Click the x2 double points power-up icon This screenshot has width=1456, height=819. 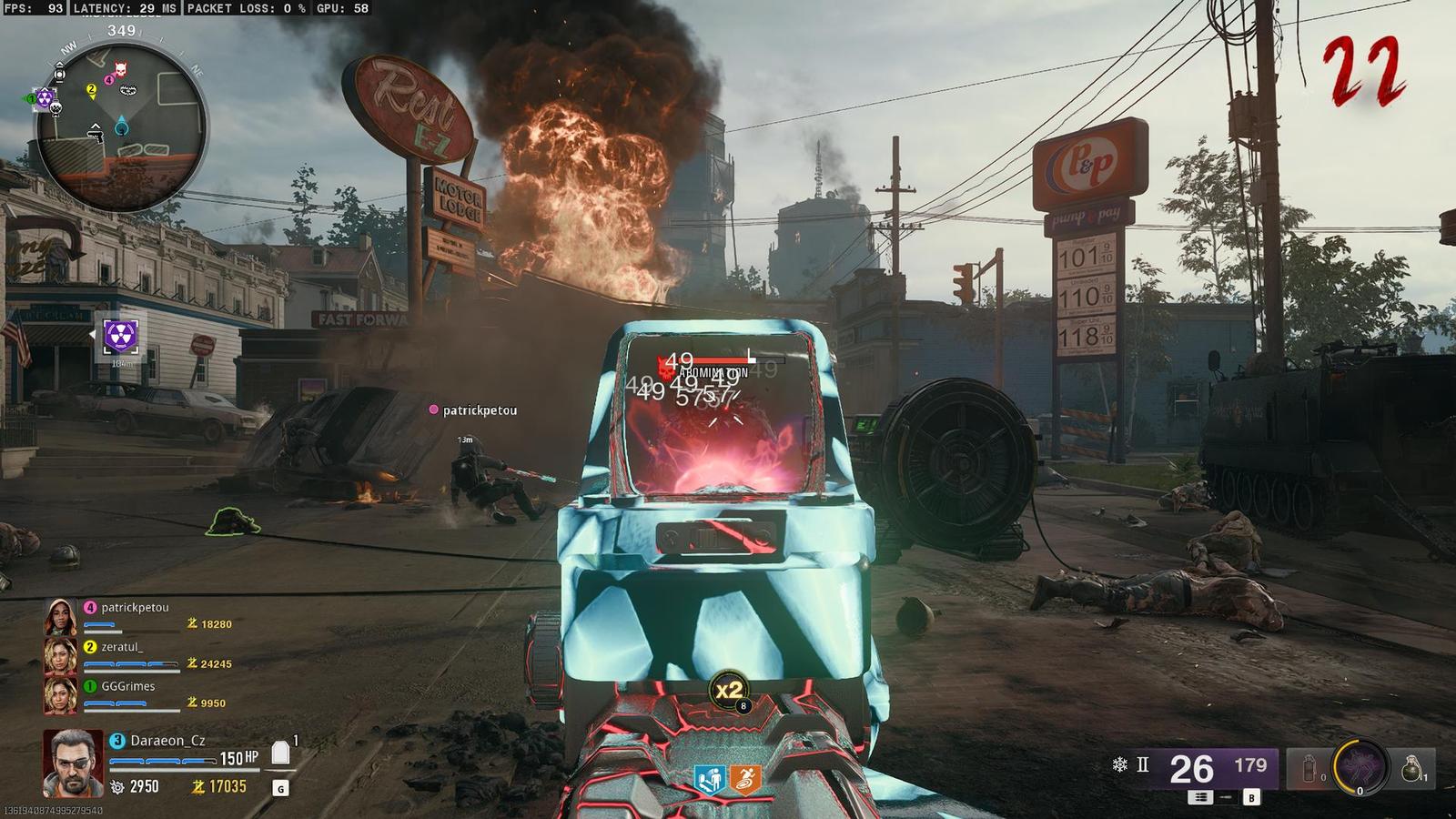point(729,691)
